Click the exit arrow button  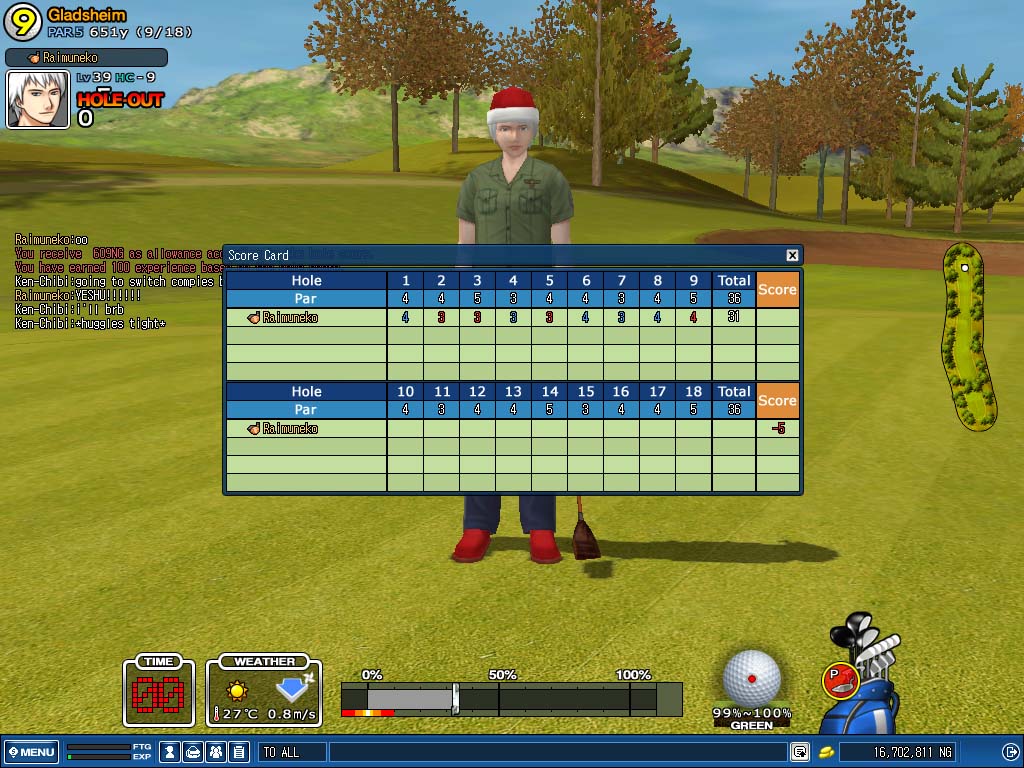[1010, 752]
